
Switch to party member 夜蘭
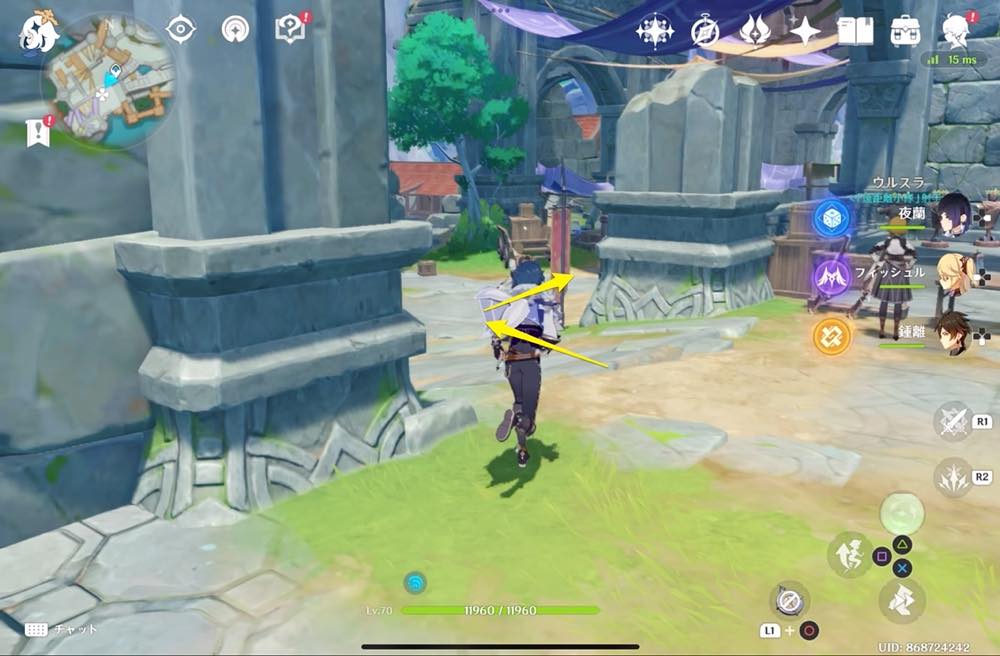(x=950, y=215)
